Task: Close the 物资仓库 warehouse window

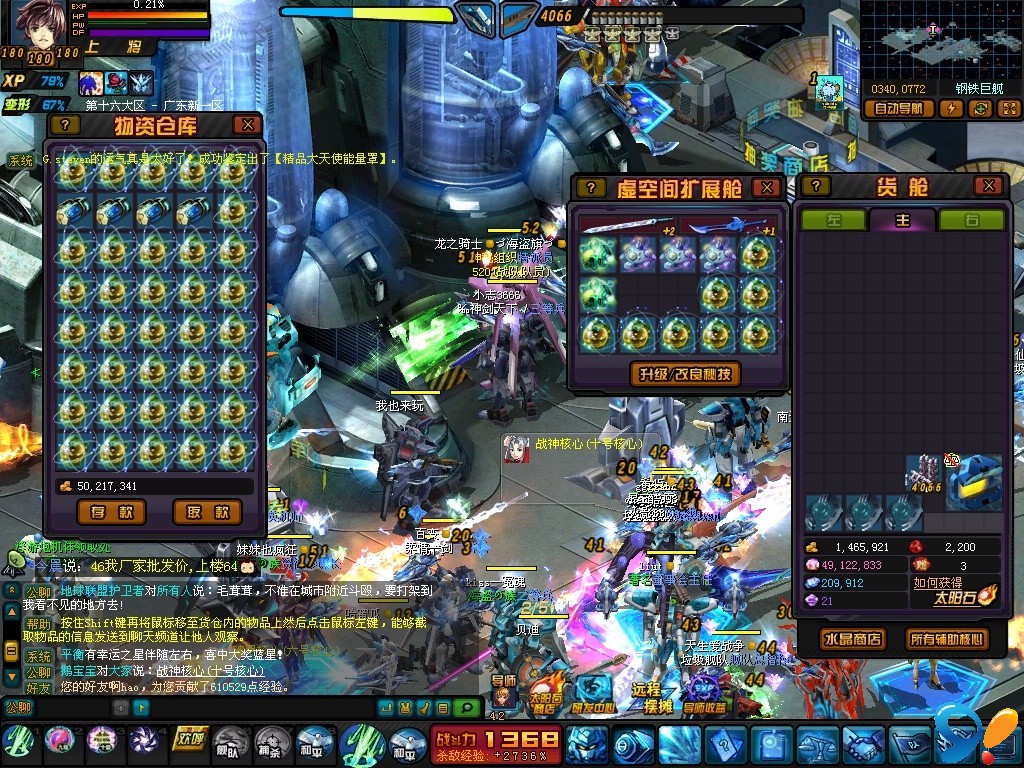Action: tap(247, 125)
